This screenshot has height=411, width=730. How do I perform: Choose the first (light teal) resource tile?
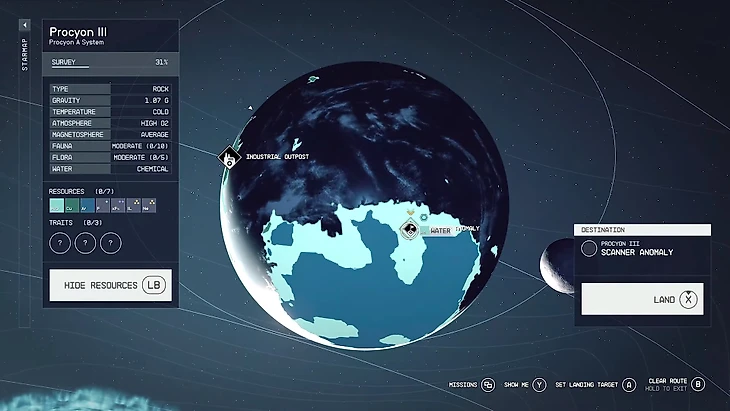point(56,206)
